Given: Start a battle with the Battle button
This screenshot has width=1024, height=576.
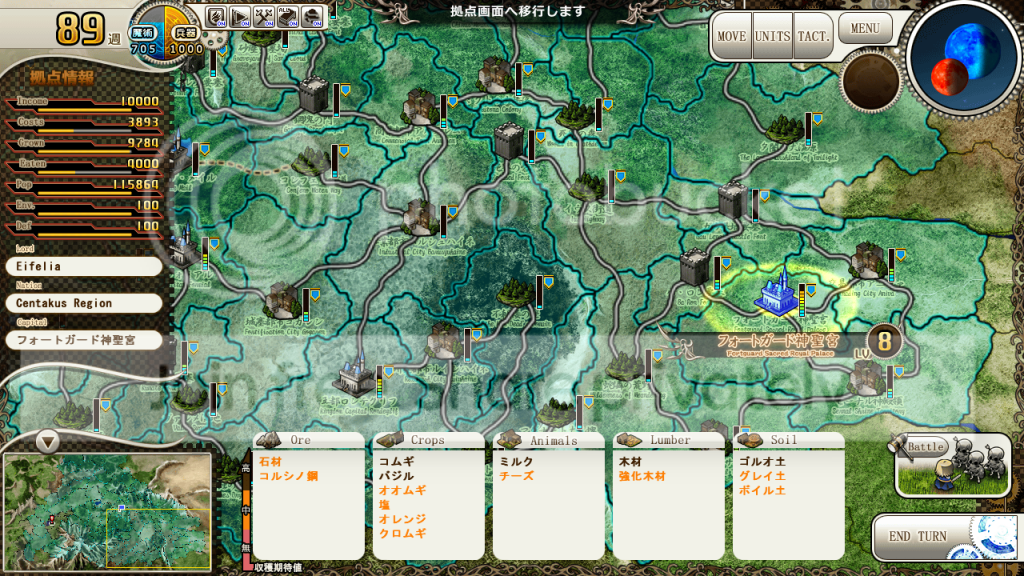Looking at the screenshot, I should click(x=951, y=465).
